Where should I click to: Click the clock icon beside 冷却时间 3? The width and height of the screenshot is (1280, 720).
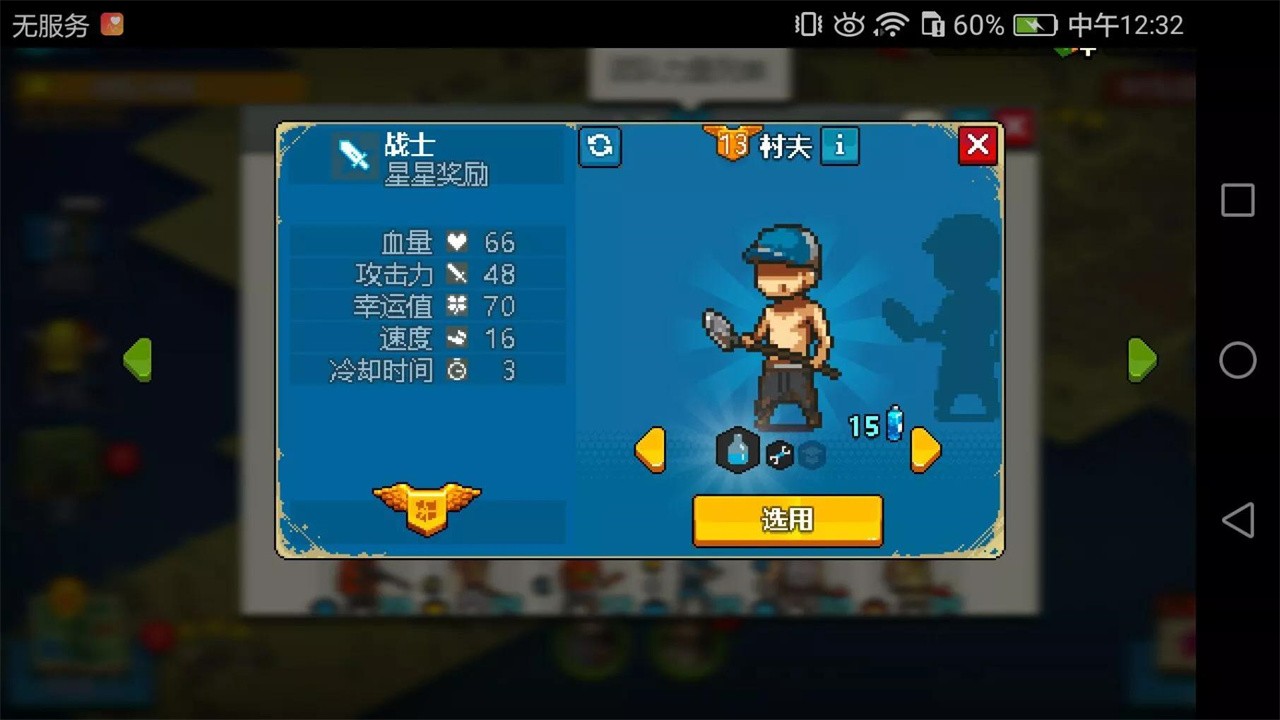coord(459,371)
